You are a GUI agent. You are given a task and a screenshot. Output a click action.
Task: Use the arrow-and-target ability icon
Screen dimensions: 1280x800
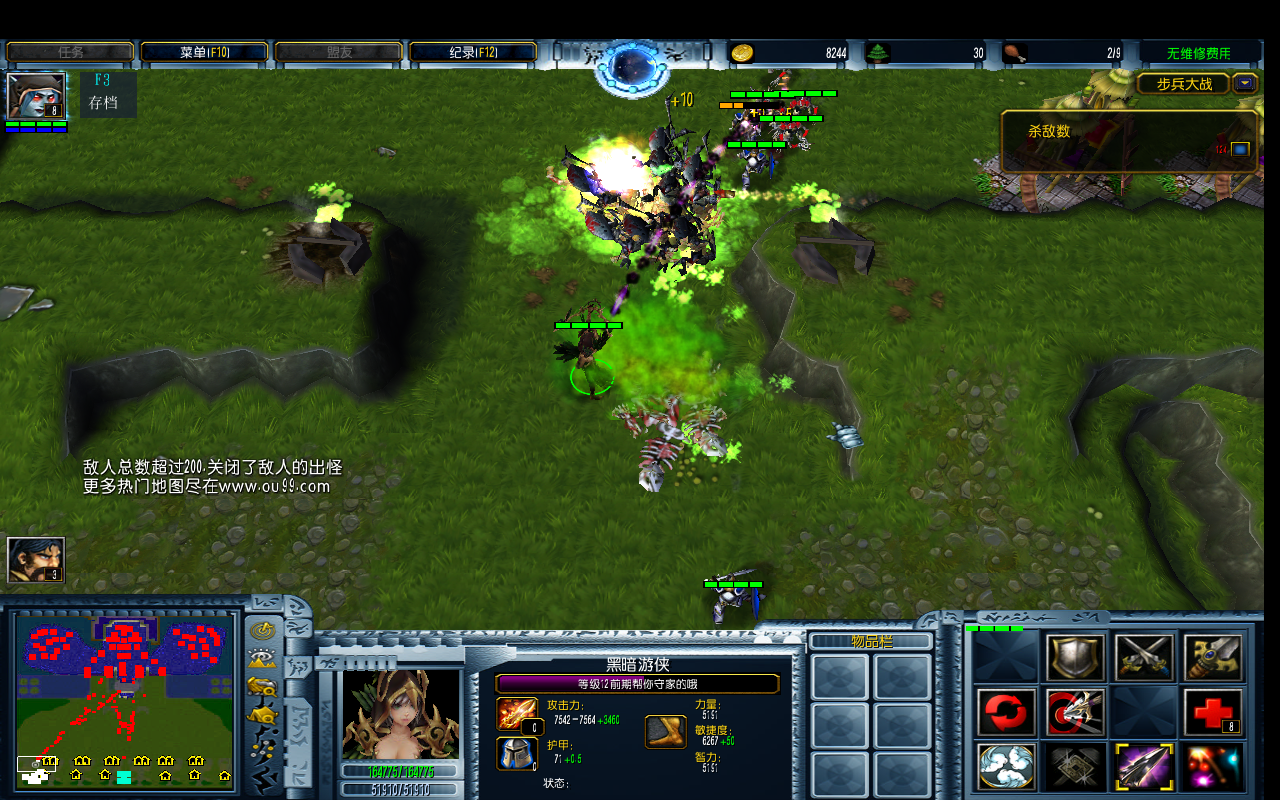1075,712
